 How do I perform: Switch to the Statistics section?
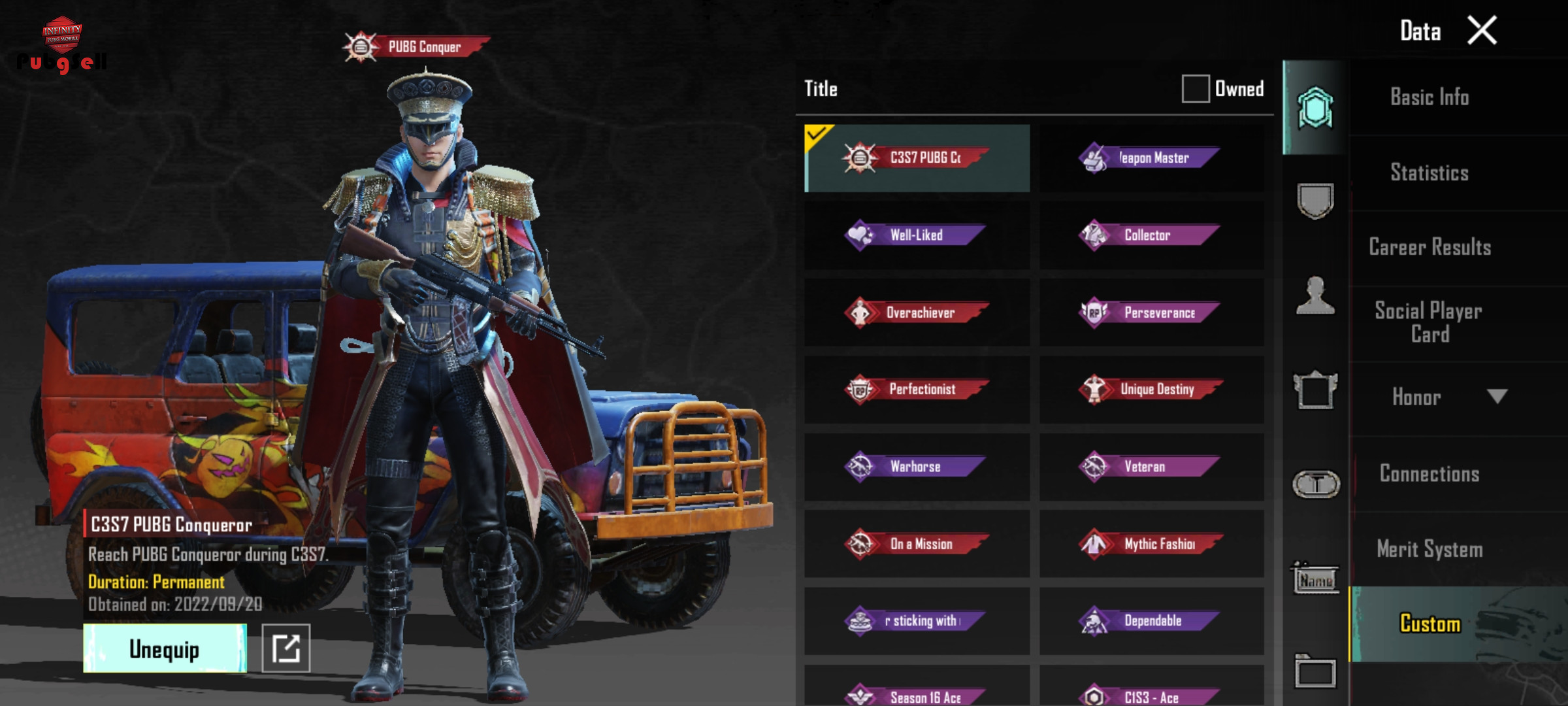1429,173
